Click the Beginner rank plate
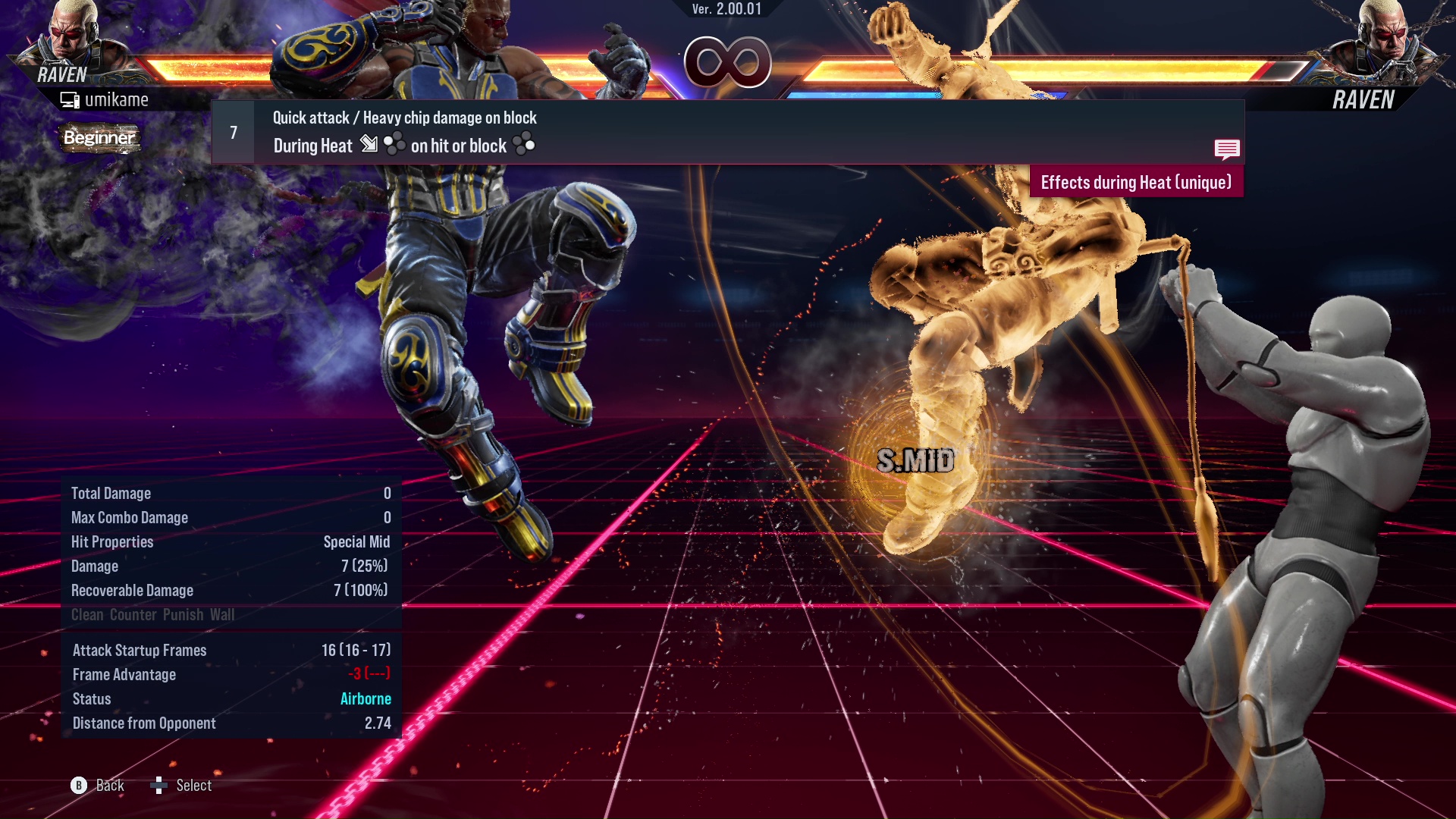Screen dimensions: 1456x819 point(99,138)
